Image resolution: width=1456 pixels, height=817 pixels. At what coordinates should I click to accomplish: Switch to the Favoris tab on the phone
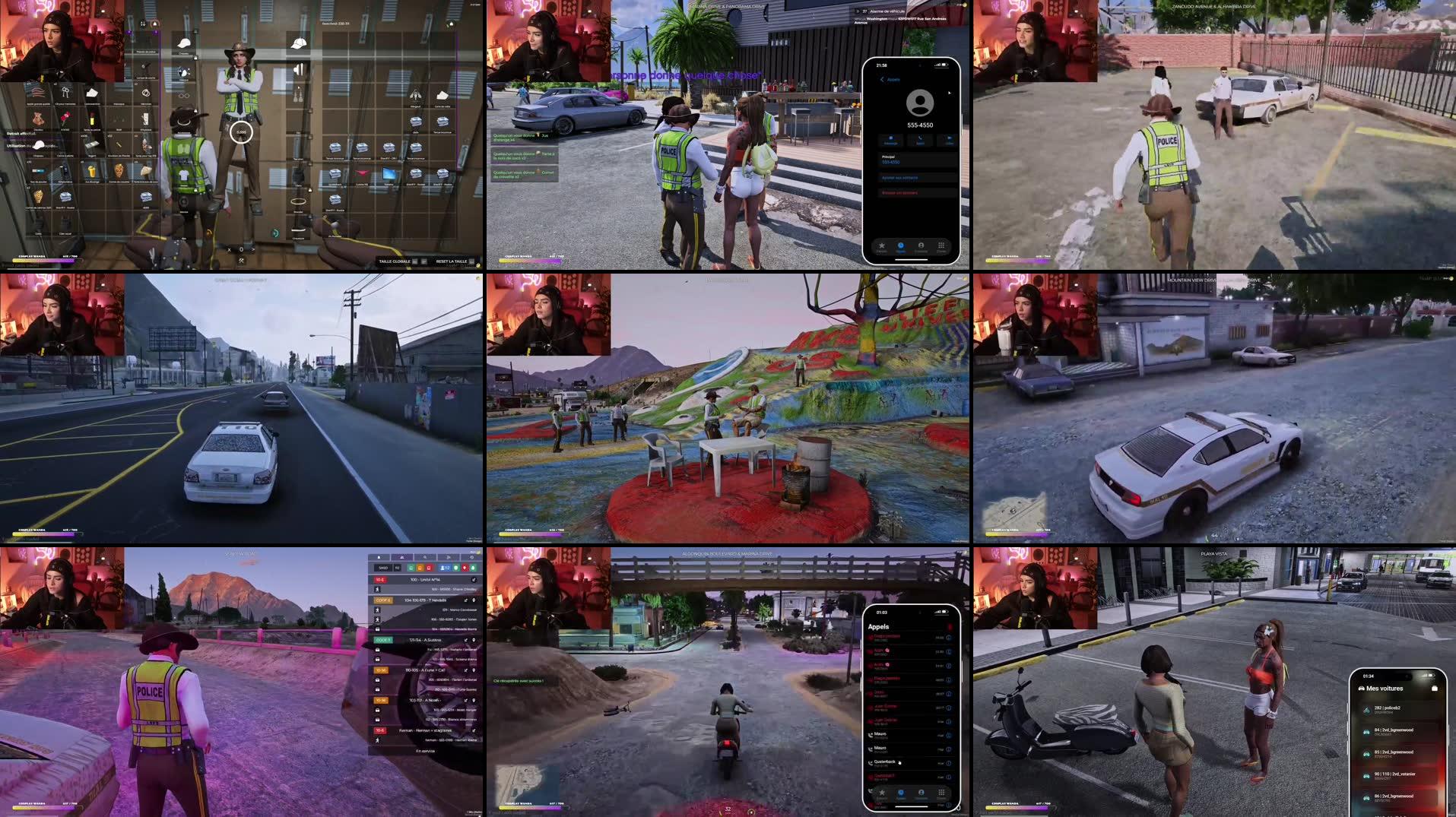click(x=882, y=245)
